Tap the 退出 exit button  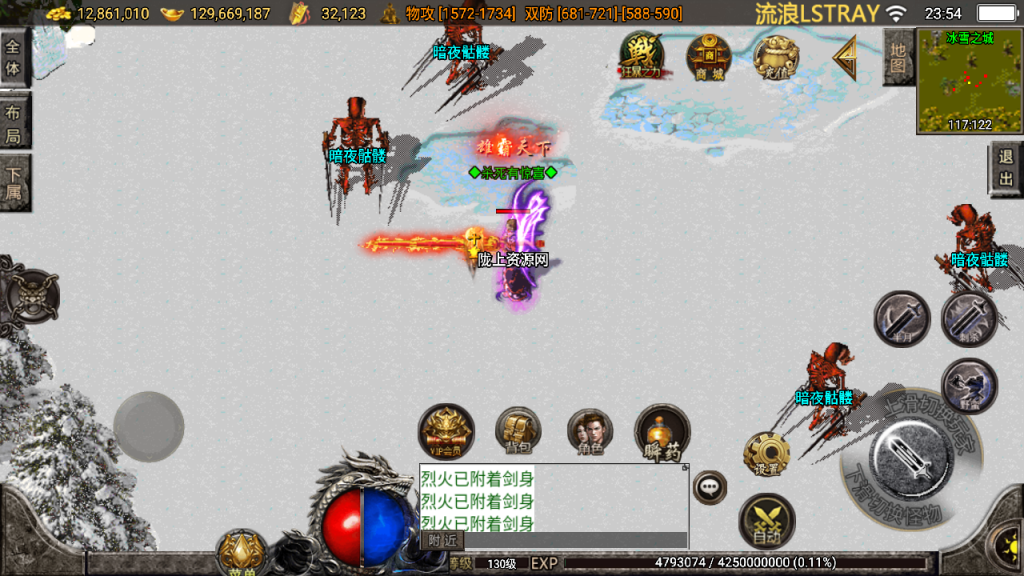(x=1005, y=169)
